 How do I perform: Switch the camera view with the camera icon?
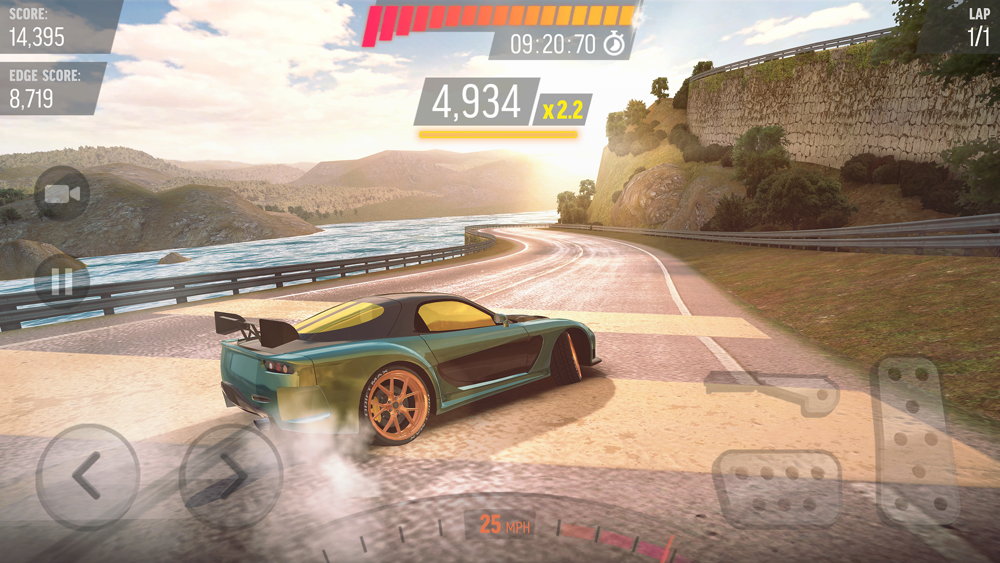[x=62, y=194]
